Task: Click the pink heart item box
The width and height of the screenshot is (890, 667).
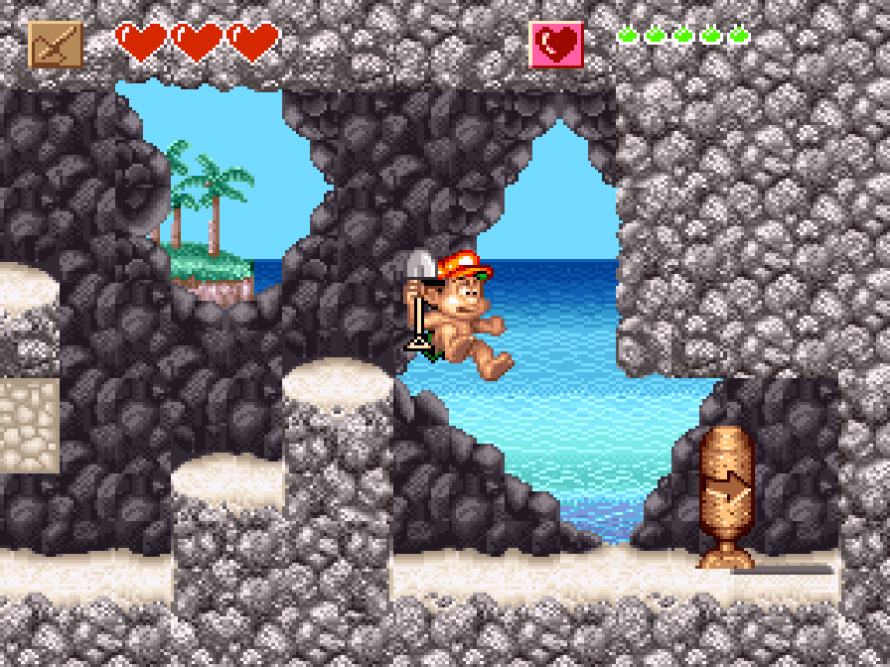Action: [556, 45]
